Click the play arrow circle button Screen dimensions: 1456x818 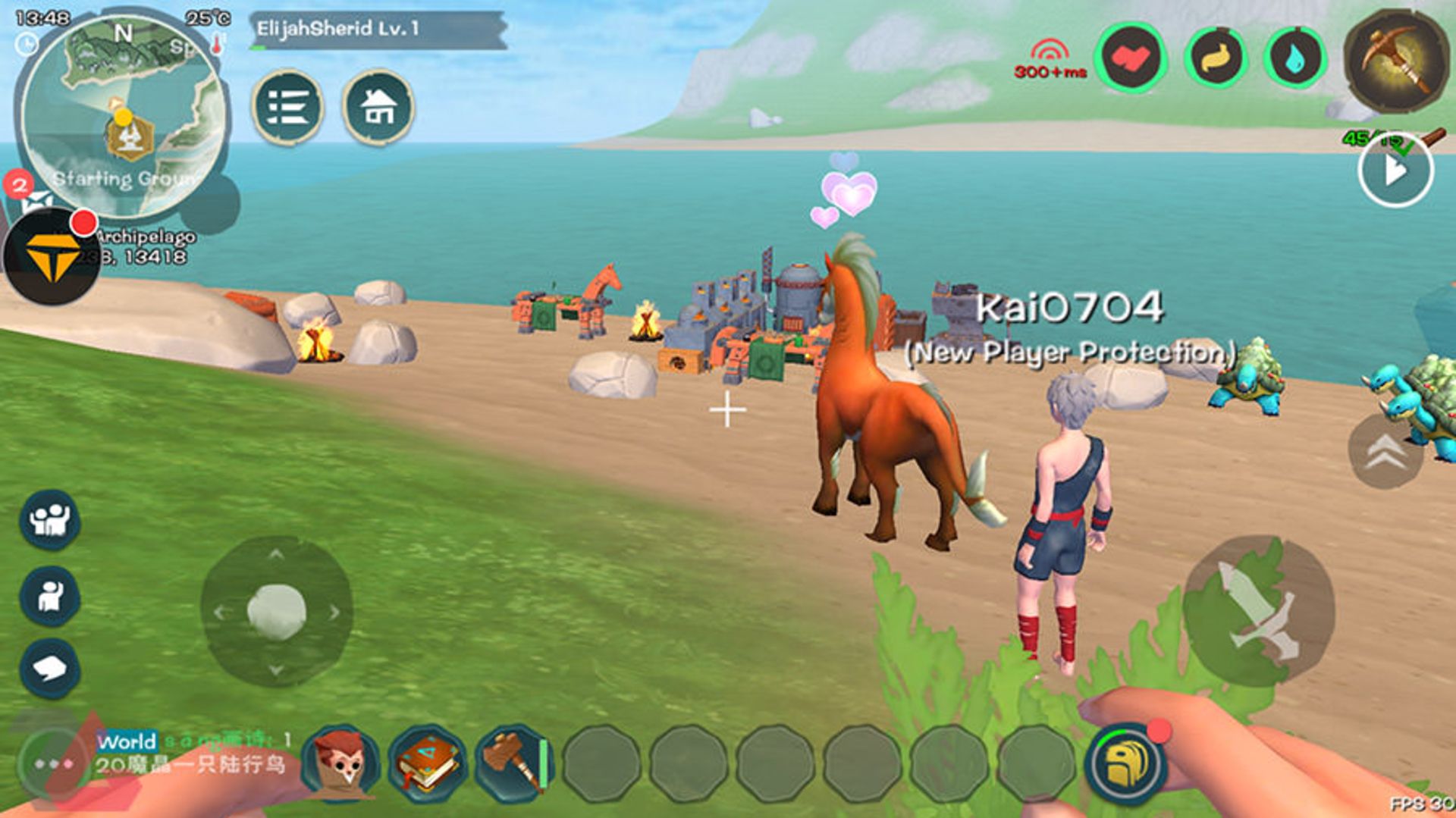(x=1395, y=171)
